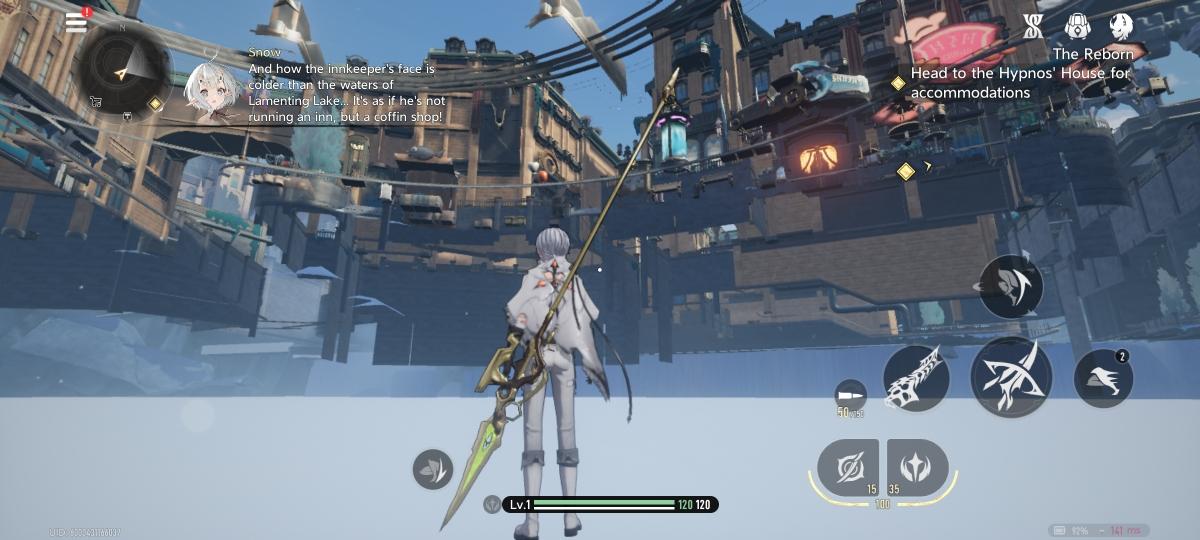Viewport: 1200px width, 540px height.
Task: Open the backpack icon
Action: pyautogui.click(x=1077, y=27)
